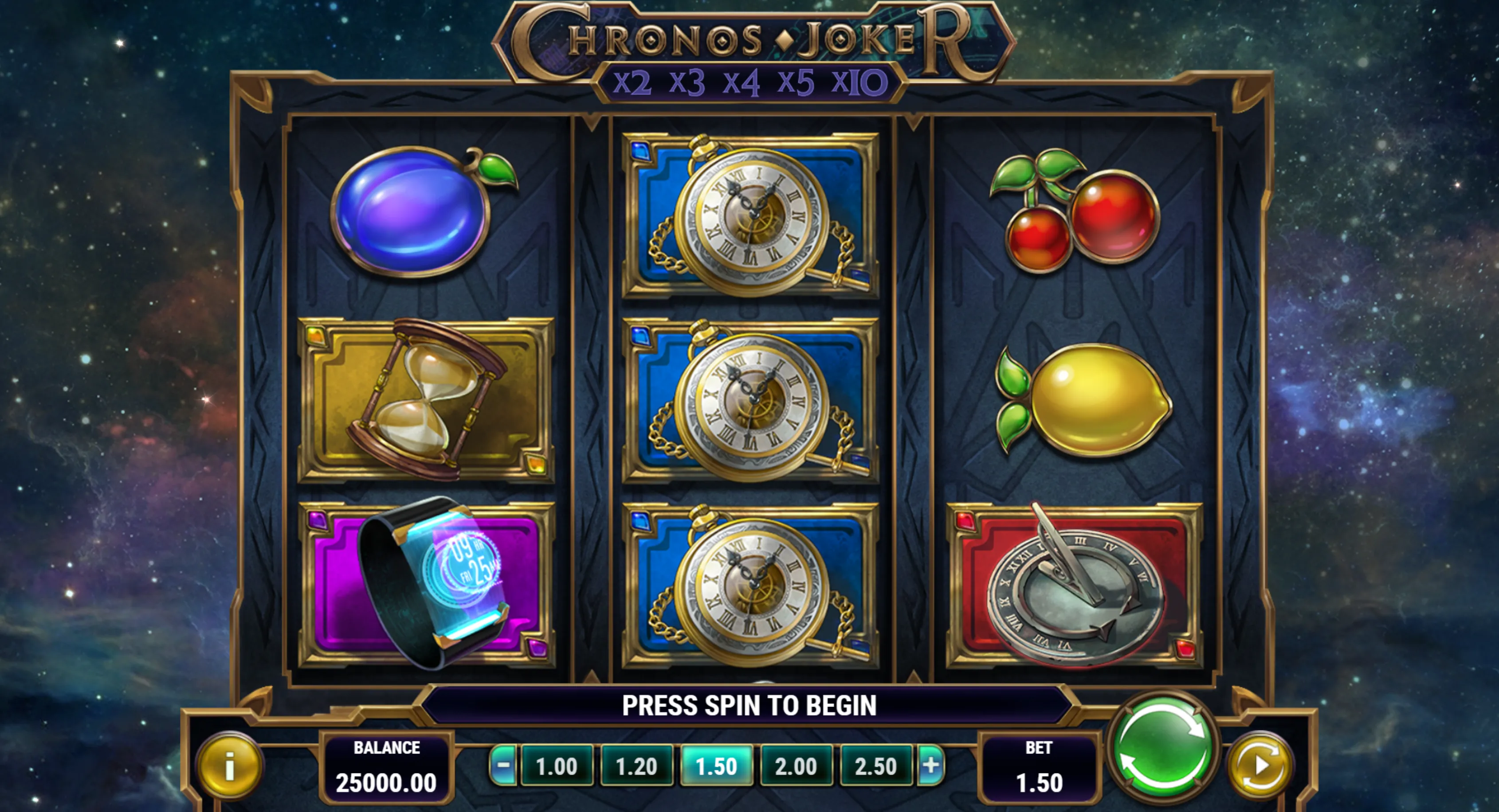
Task: Choose the 1.20 bet amount
Action: [x=636, y=766]
